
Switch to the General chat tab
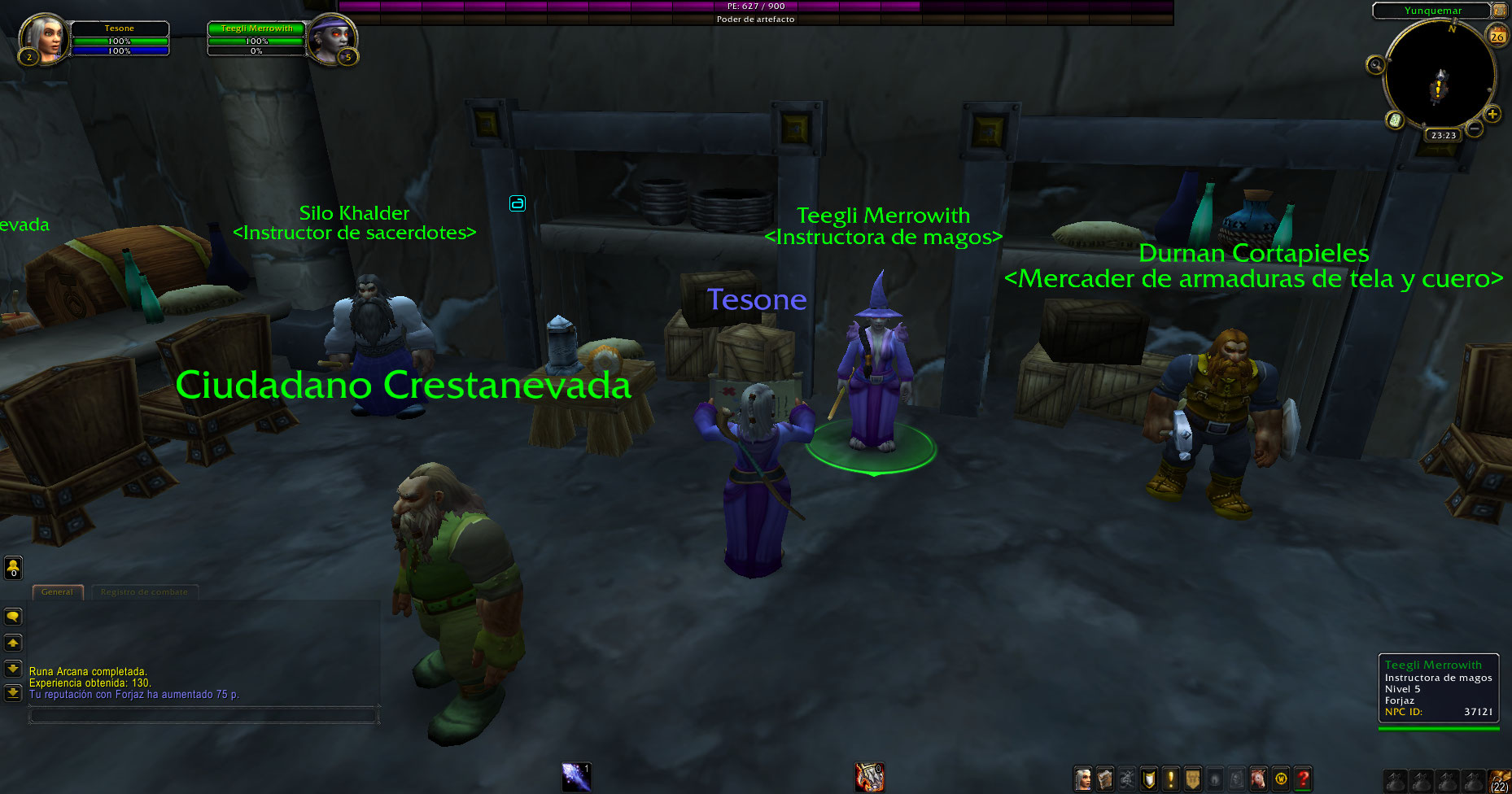click(57, 591)
